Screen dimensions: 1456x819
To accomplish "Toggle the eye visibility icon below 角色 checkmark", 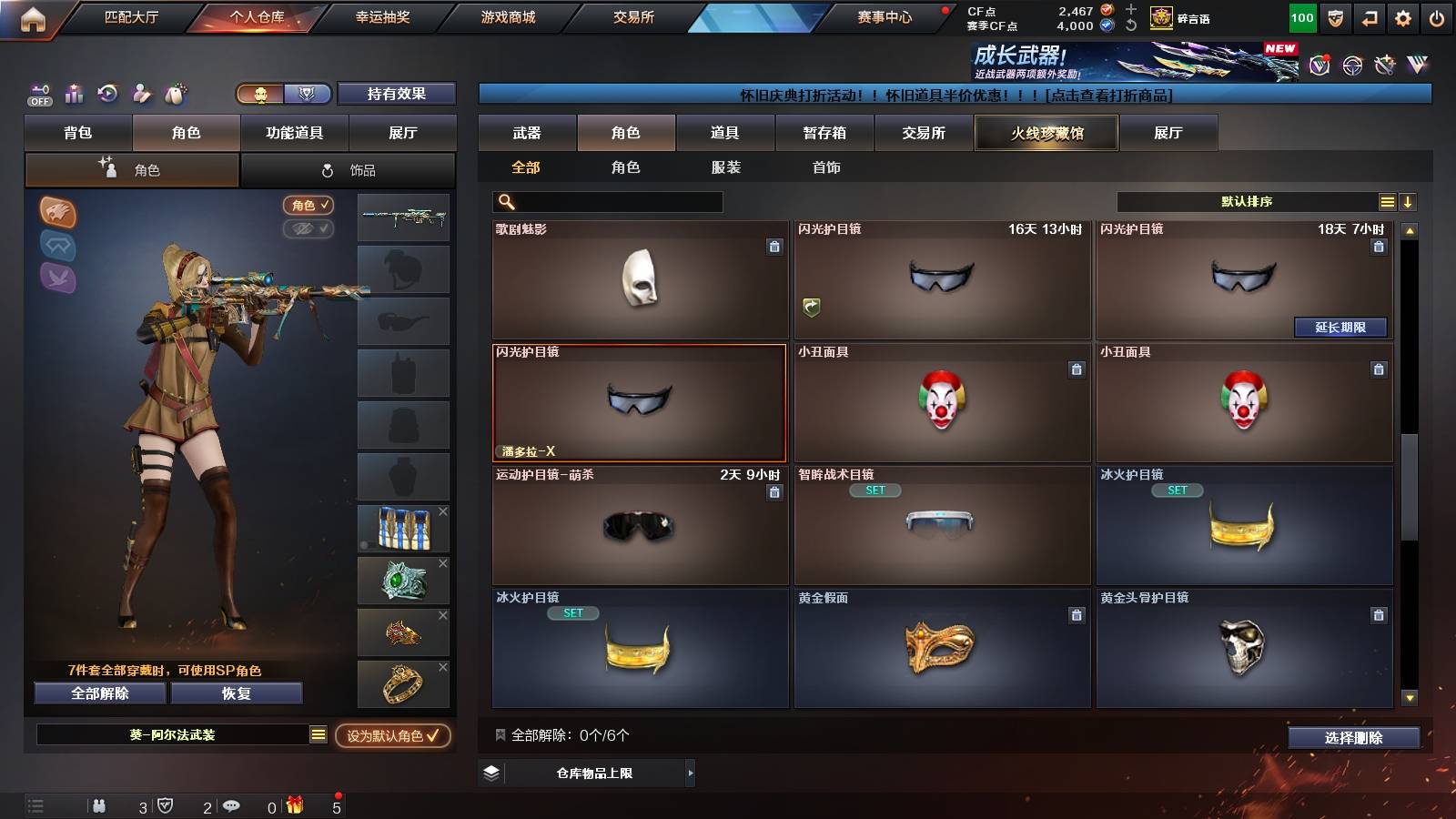I will [x=309, y=229].
